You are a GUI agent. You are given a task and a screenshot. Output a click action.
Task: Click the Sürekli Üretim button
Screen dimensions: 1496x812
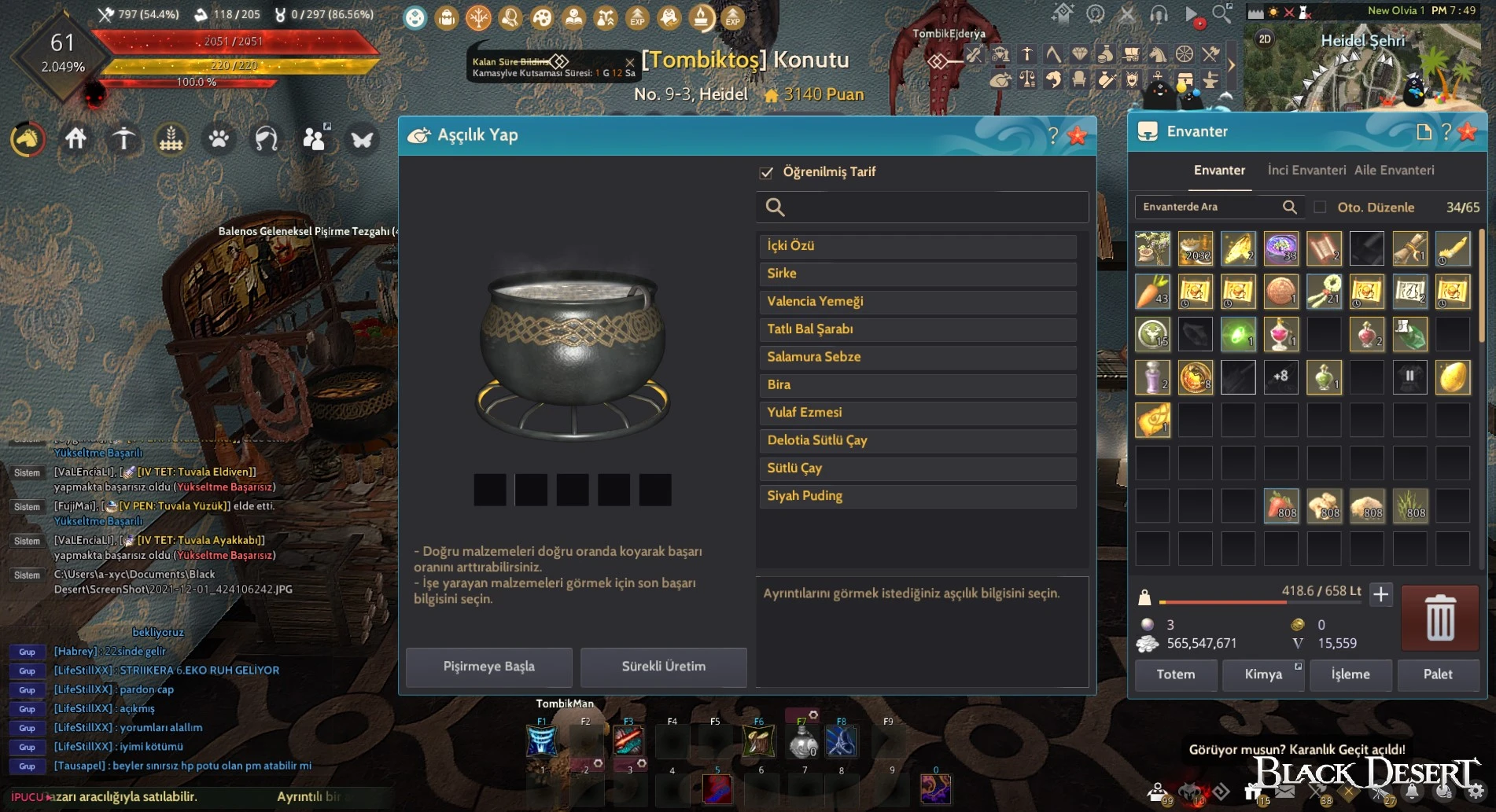pyautogui.click(x=663, y=667)
